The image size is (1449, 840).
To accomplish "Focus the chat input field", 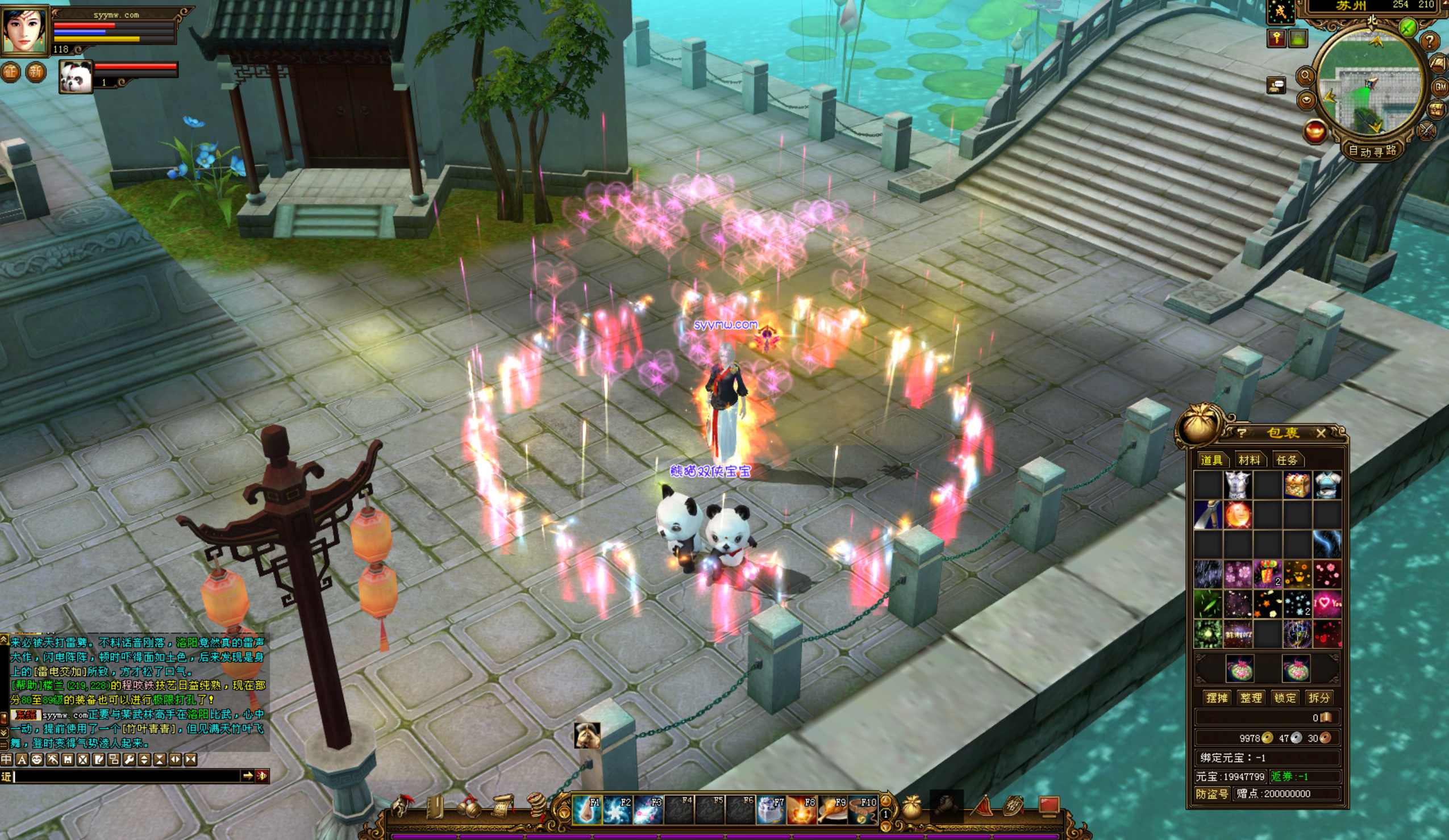I will [127, 776].
